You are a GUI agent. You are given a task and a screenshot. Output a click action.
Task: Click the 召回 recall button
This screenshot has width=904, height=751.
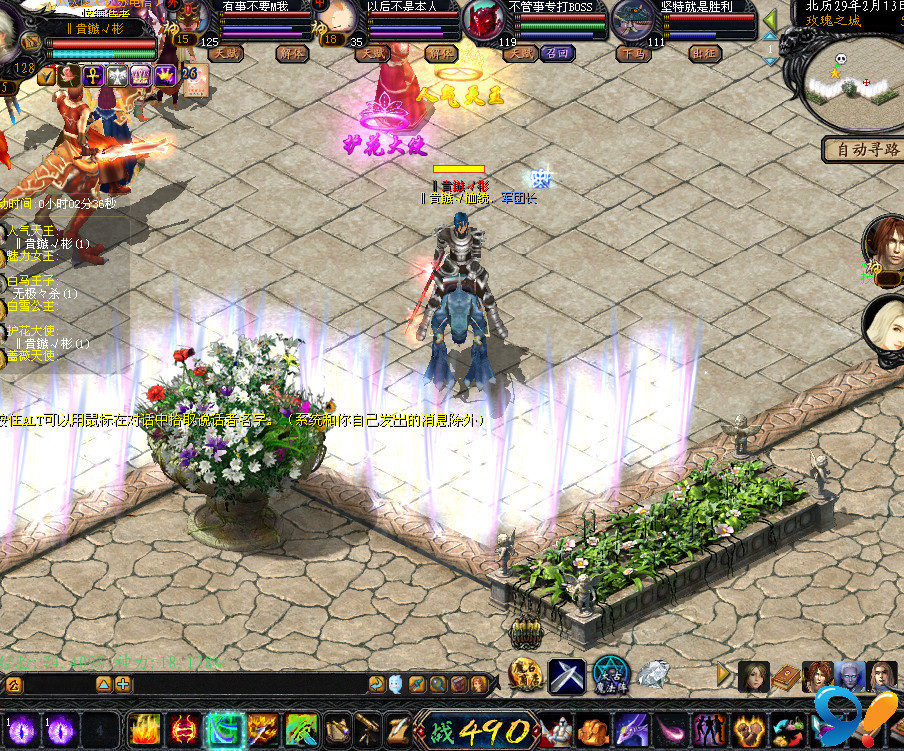(557, 53)
